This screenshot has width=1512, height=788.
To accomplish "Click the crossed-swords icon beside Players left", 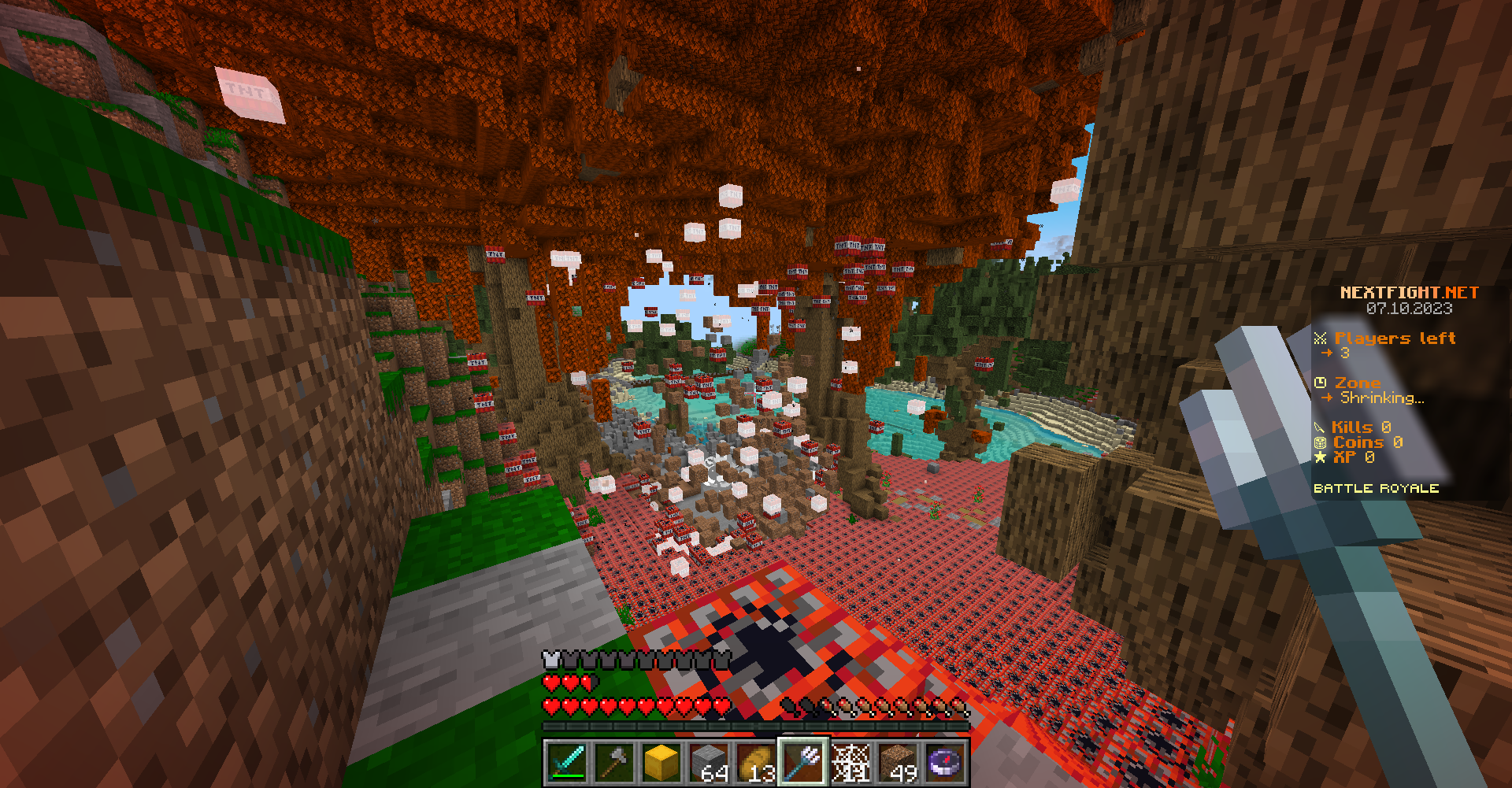I will tap(1321, 338).
